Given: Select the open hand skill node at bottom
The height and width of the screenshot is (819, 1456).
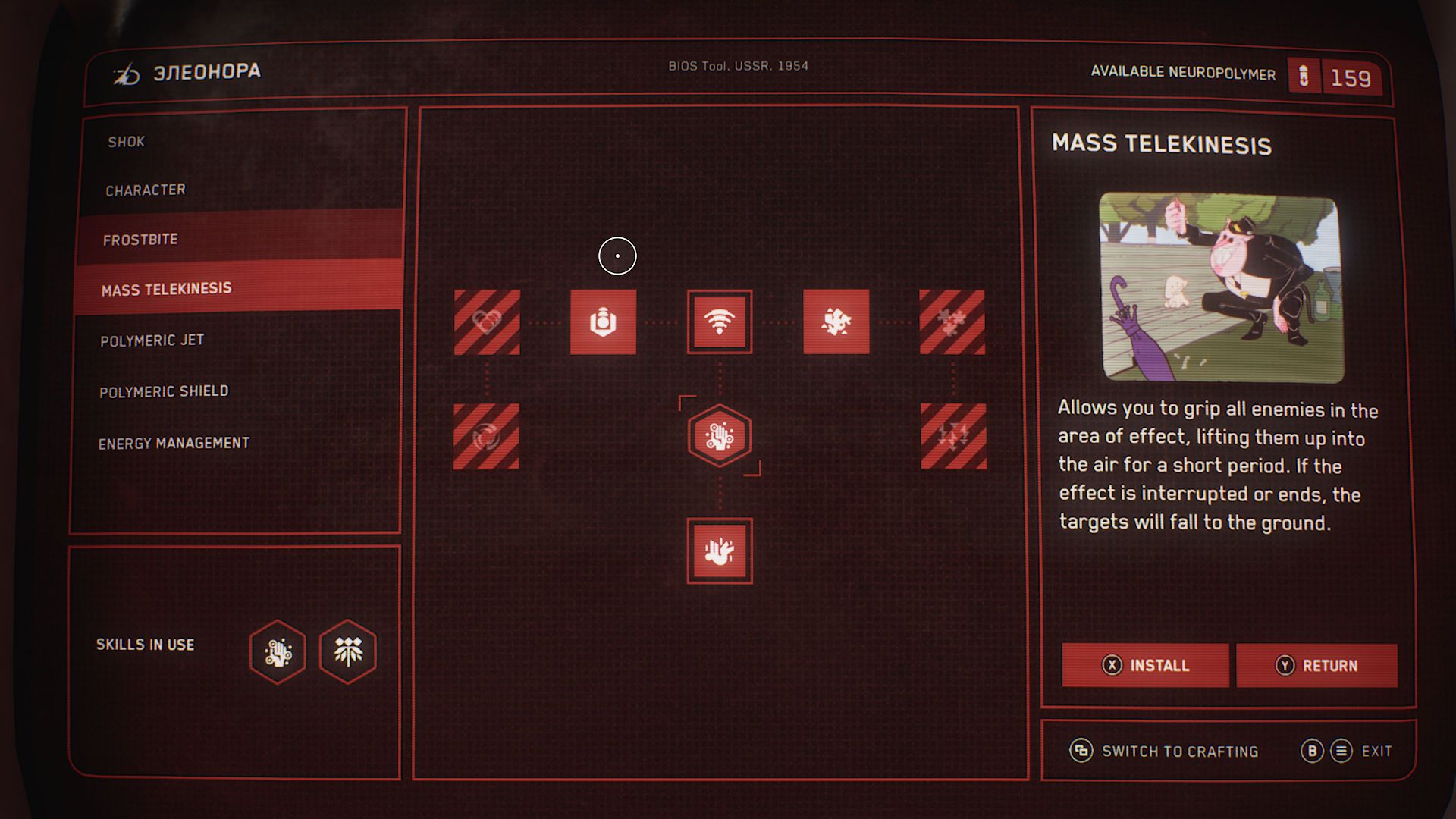Looking at the screenshot, I should [719, 551].
